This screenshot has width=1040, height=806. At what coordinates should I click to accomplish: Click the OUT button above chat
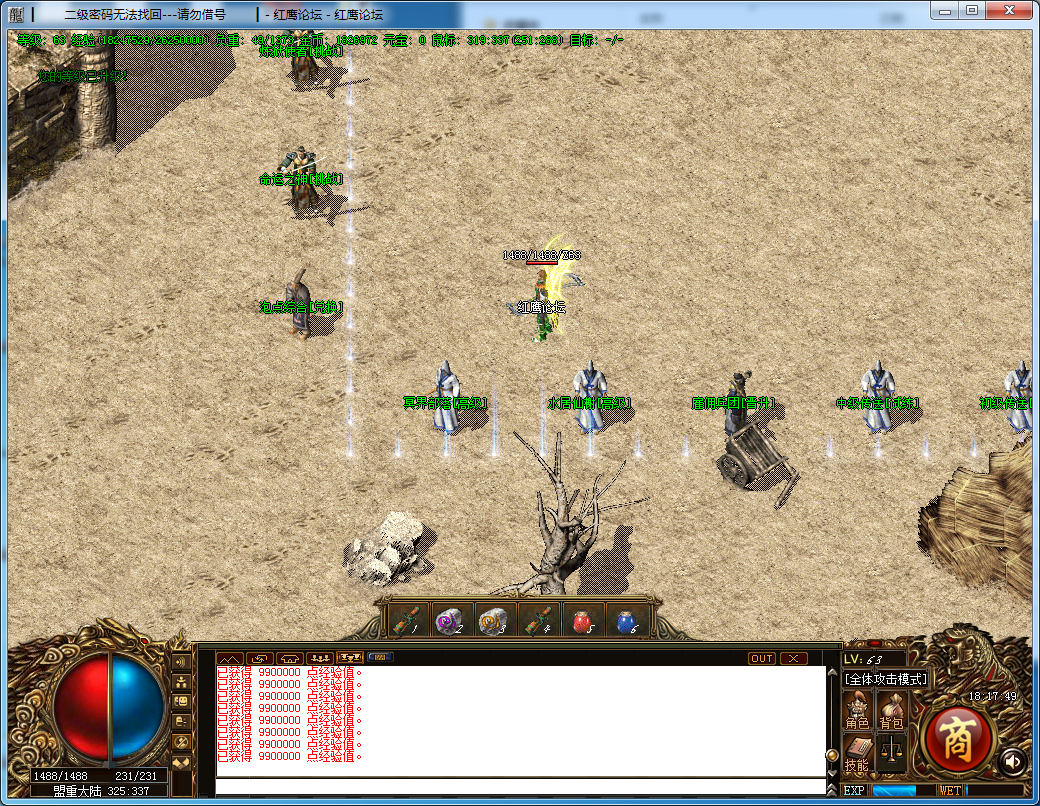pos(762,658)
